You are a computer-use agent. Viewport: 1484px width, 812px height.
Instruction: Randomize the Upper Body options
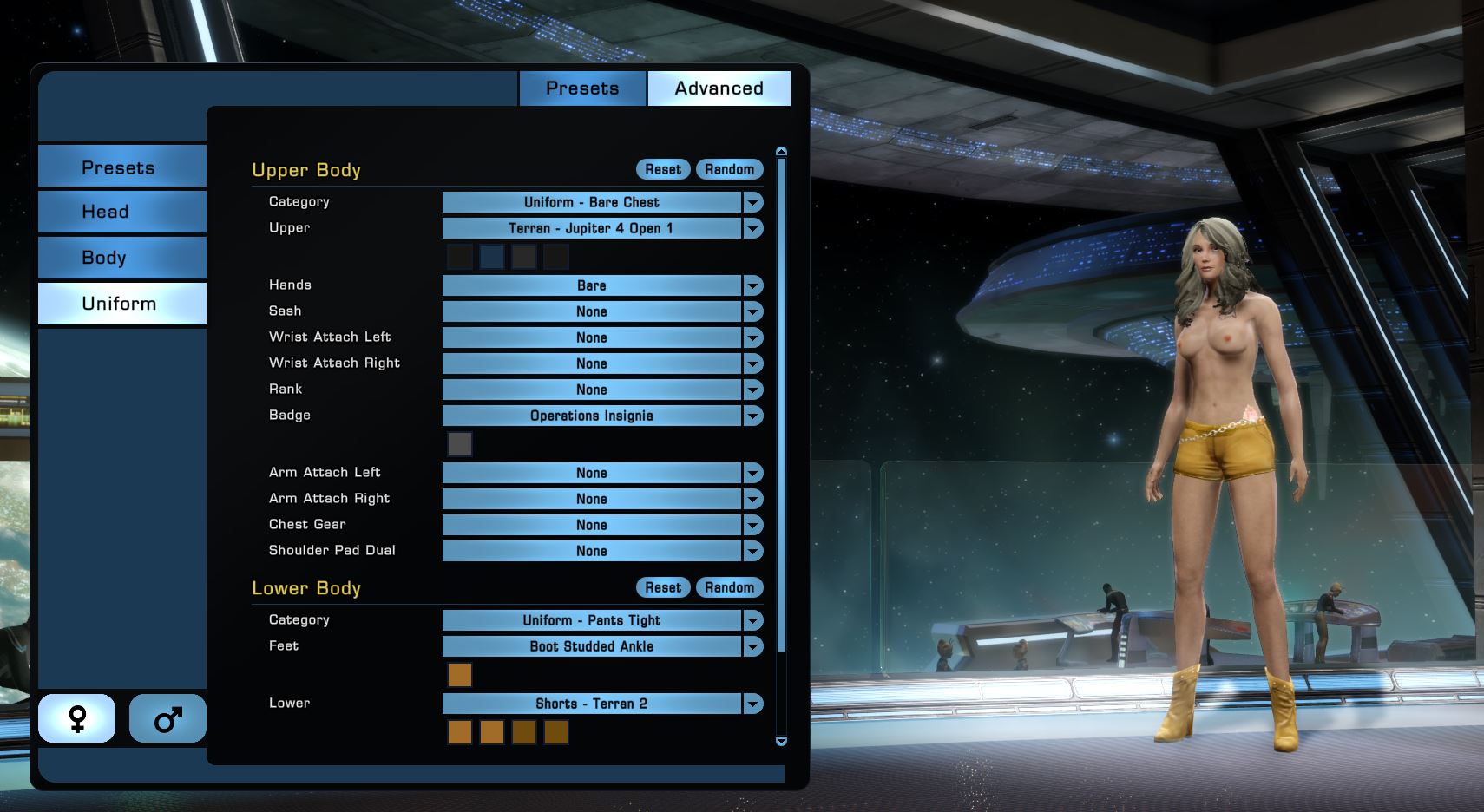[x=729, y=169]
